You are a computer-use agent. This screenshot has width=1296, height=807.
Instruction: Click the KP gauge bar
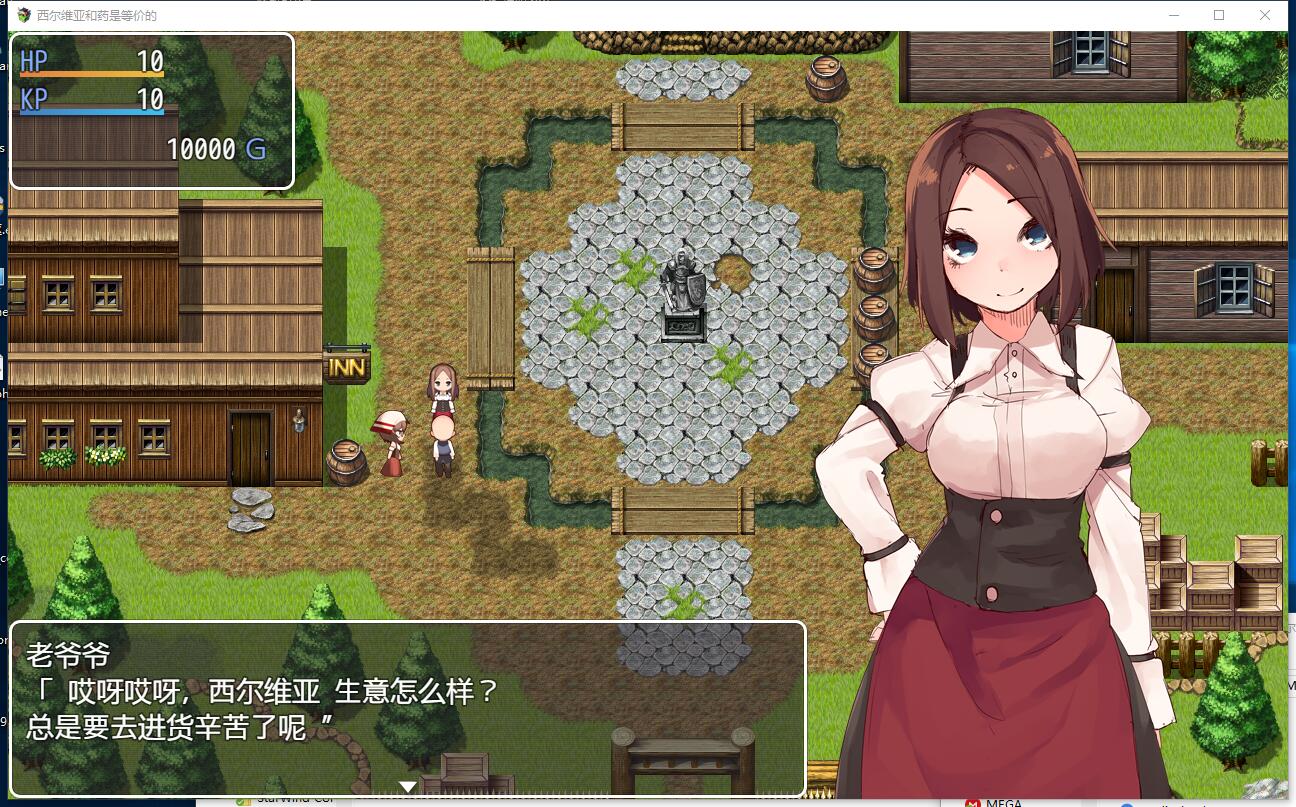(x=90, y=111)
